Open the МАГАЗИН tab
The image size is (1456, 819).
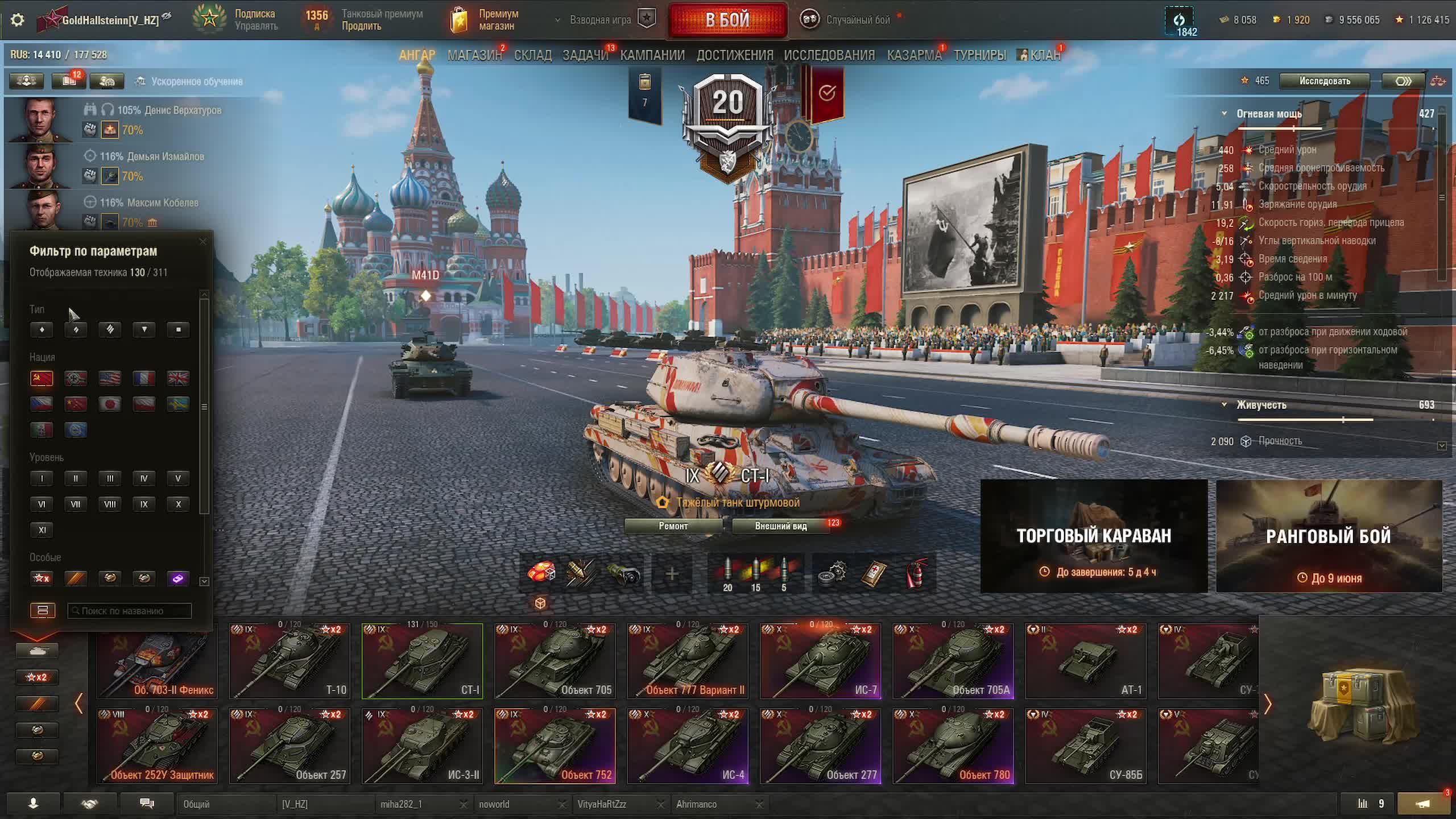[x=474, y=55]
